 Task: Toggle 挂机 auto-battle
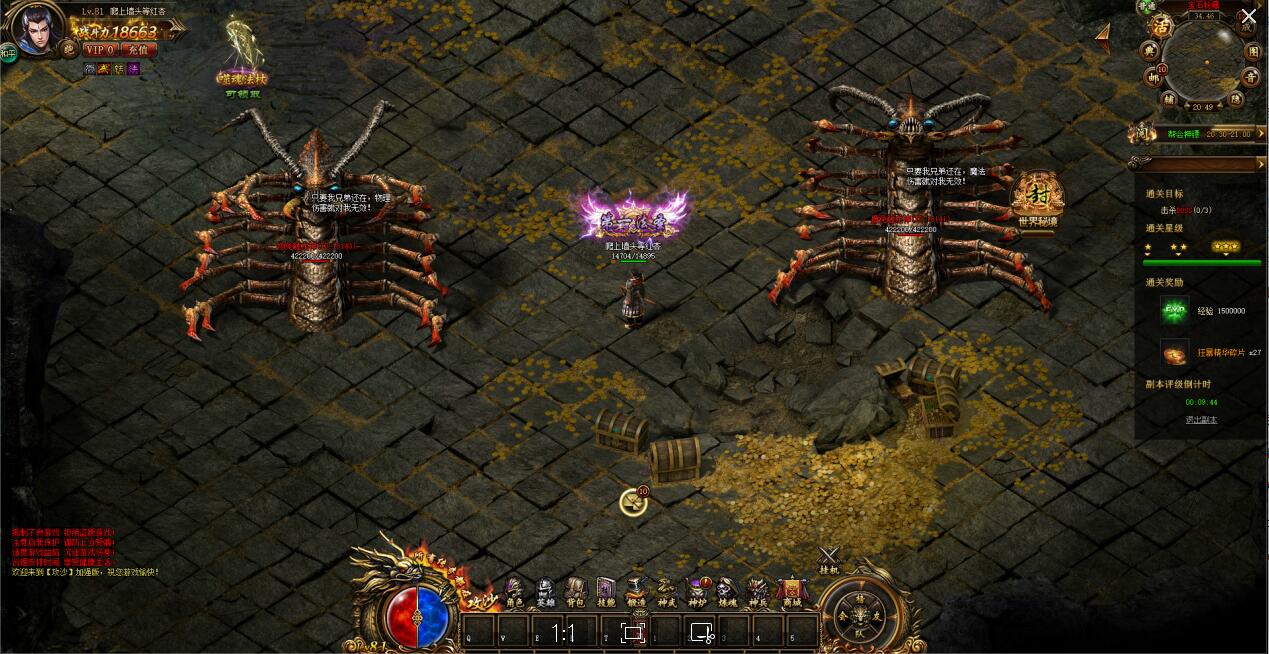829,559
